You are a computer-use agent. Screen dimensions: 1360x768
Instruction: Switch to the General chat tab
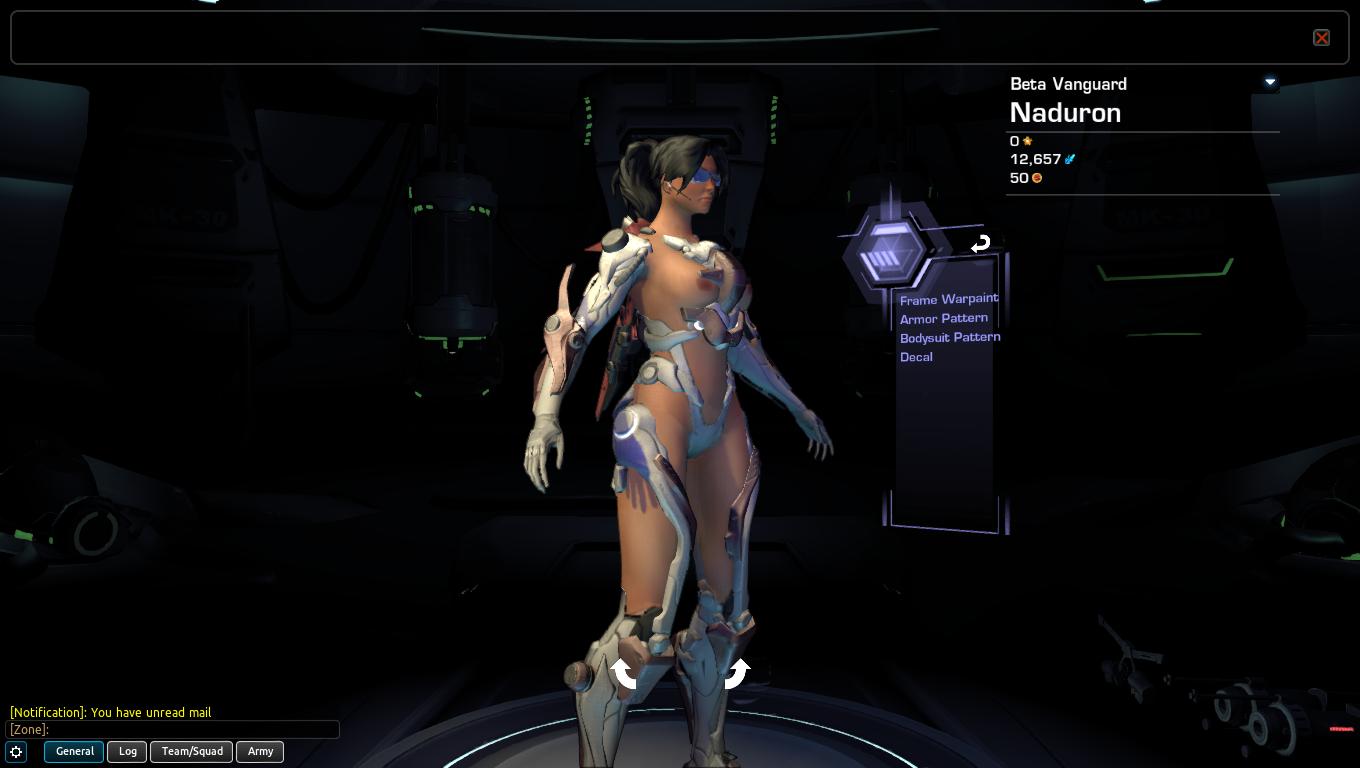(74, 751)
